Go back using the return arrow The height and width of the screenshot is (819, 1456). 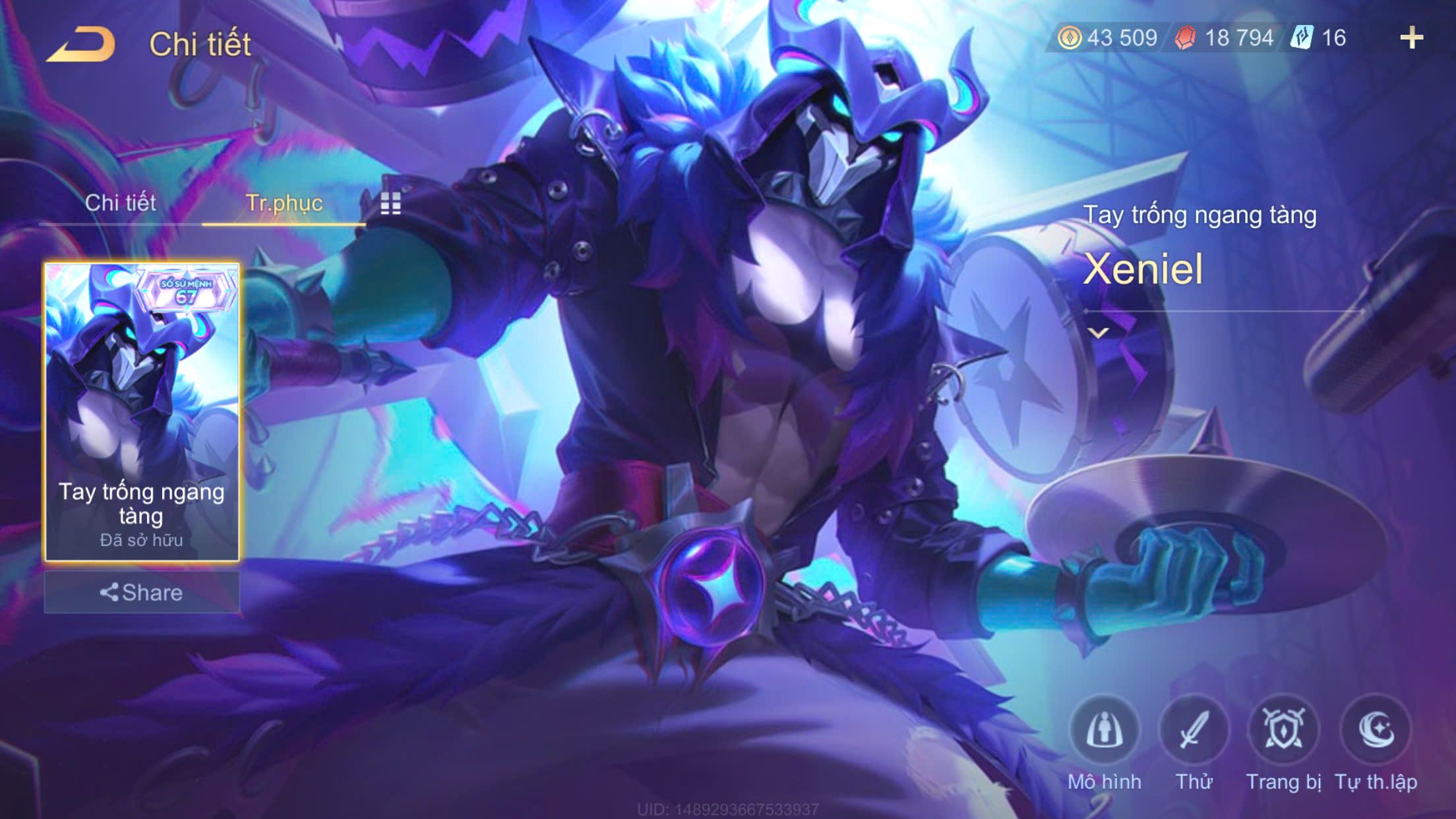[81, 45]
